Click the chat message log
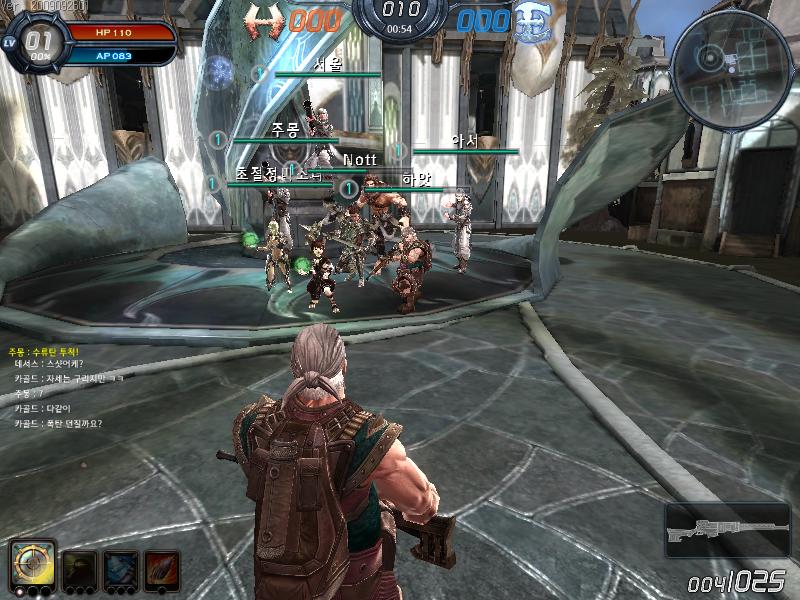 [x=62, y=388]
